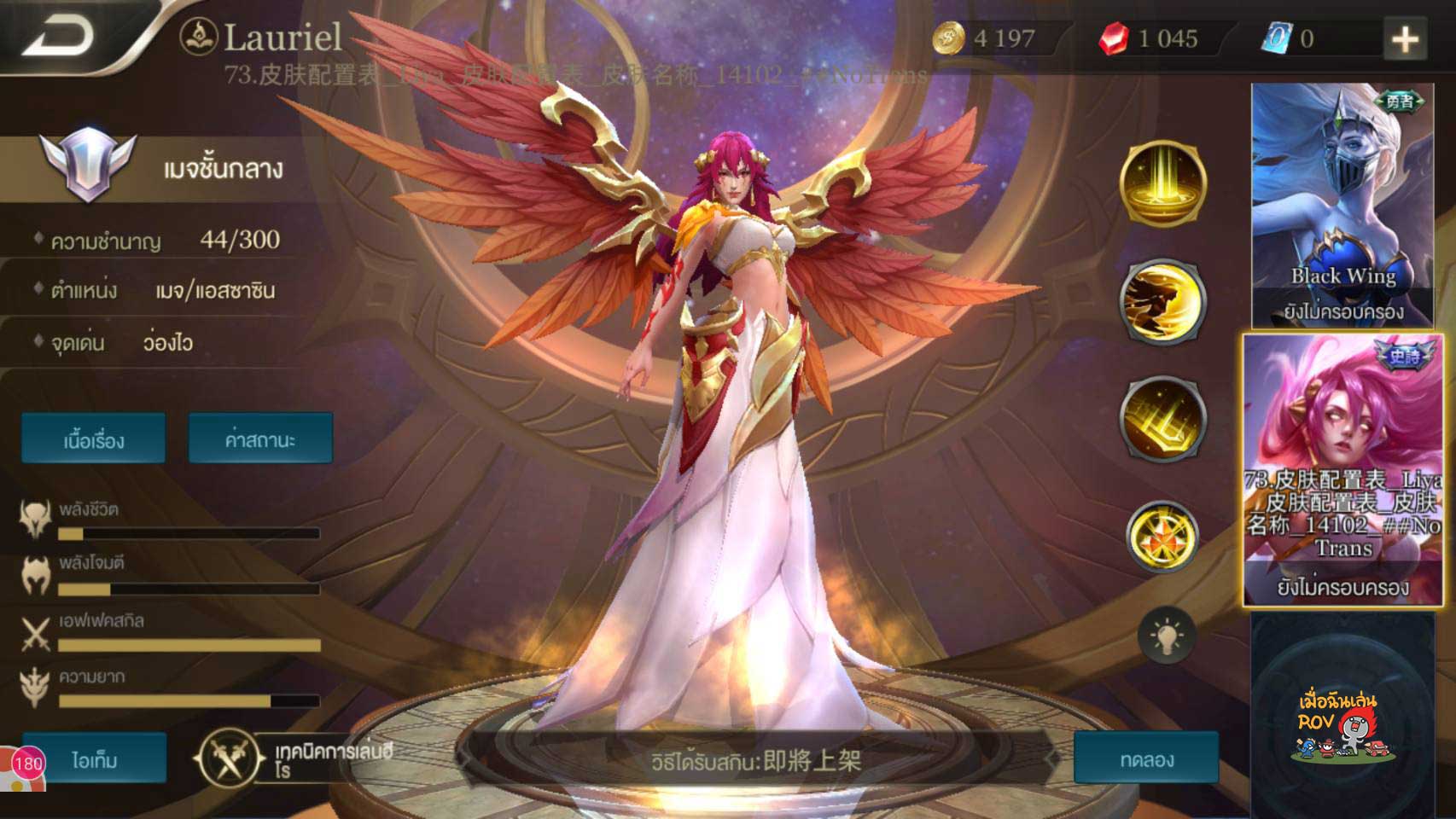1456x819 pixels.
Task: Select the Black Wing skin thumbnail
Action: click(1342, 206)
